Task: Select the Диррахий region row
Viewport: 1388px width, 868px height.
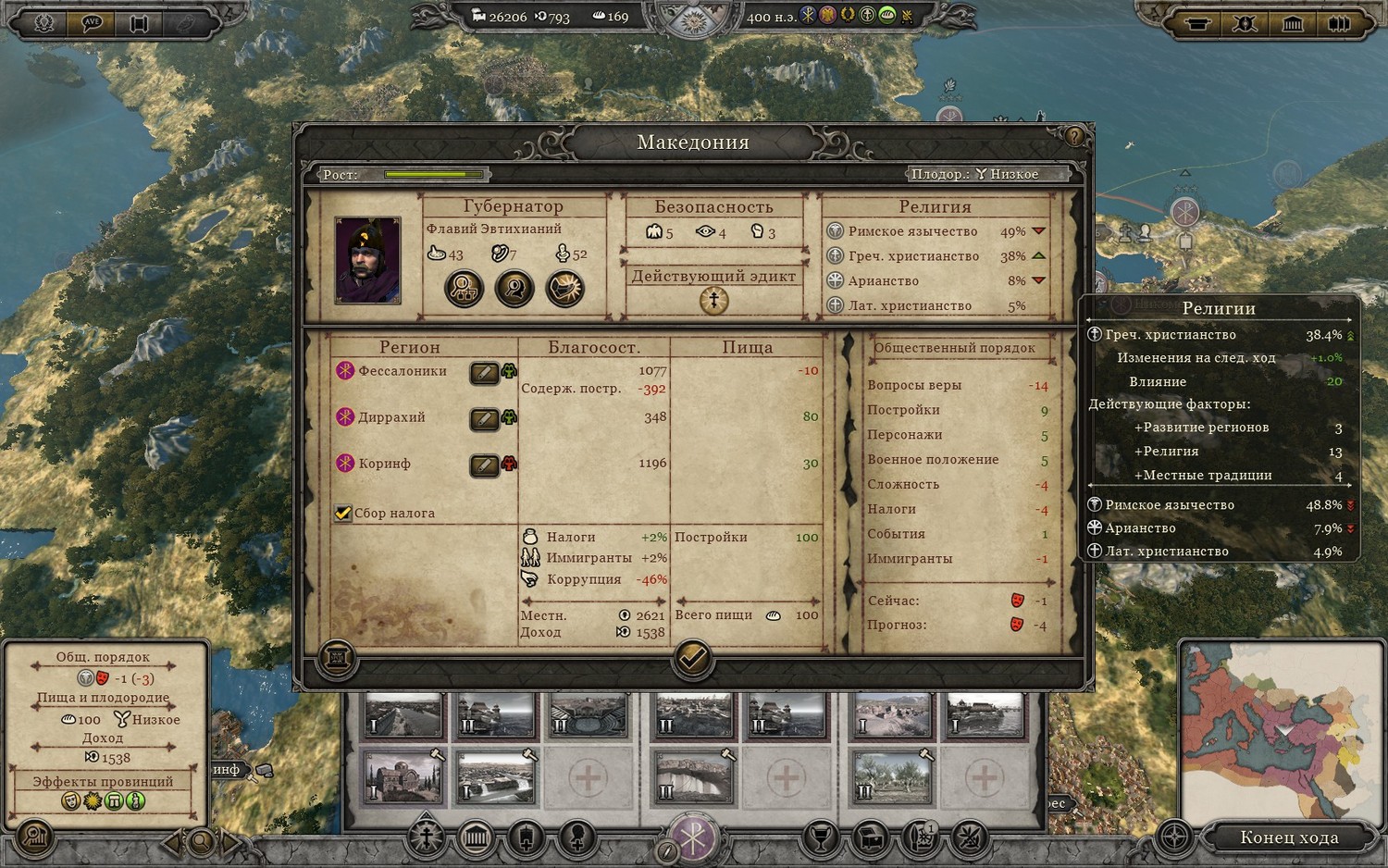Action: 391,417
